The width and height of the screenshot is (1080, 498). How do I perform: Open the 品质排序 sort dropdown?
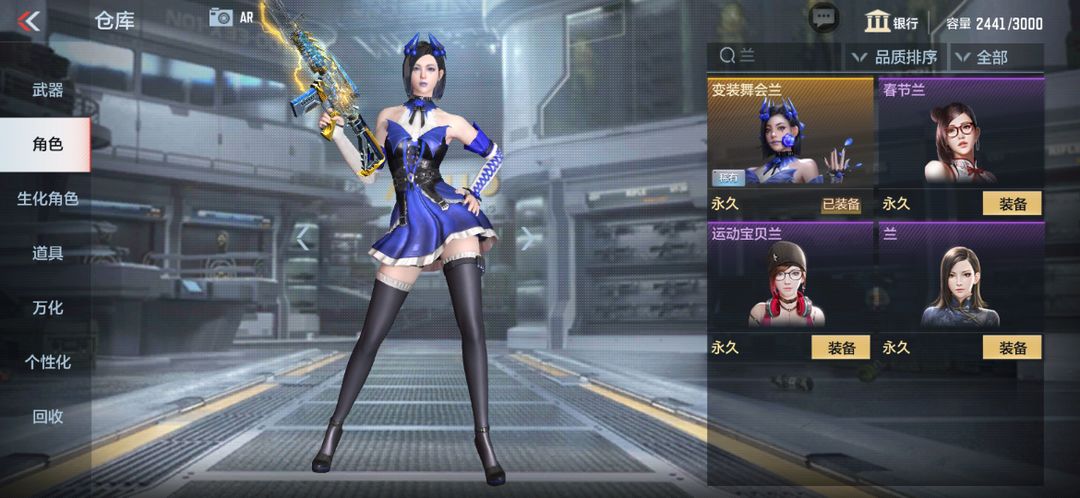point(894,57)
